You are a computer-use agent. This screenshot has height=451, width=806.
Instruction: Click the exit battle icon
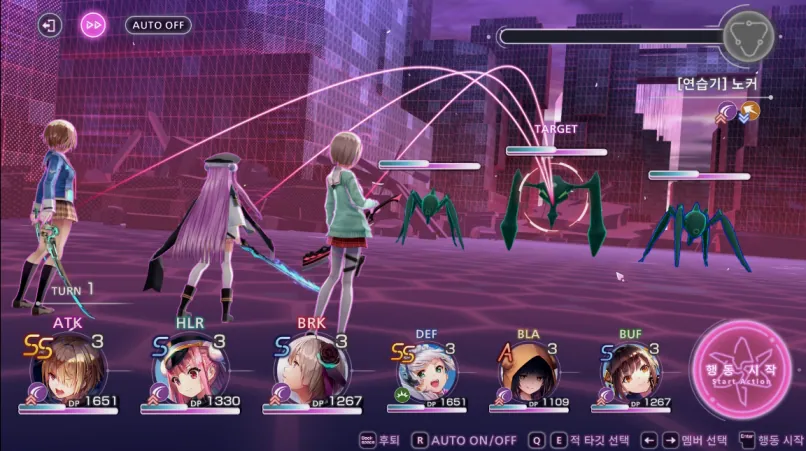point(49,25)
